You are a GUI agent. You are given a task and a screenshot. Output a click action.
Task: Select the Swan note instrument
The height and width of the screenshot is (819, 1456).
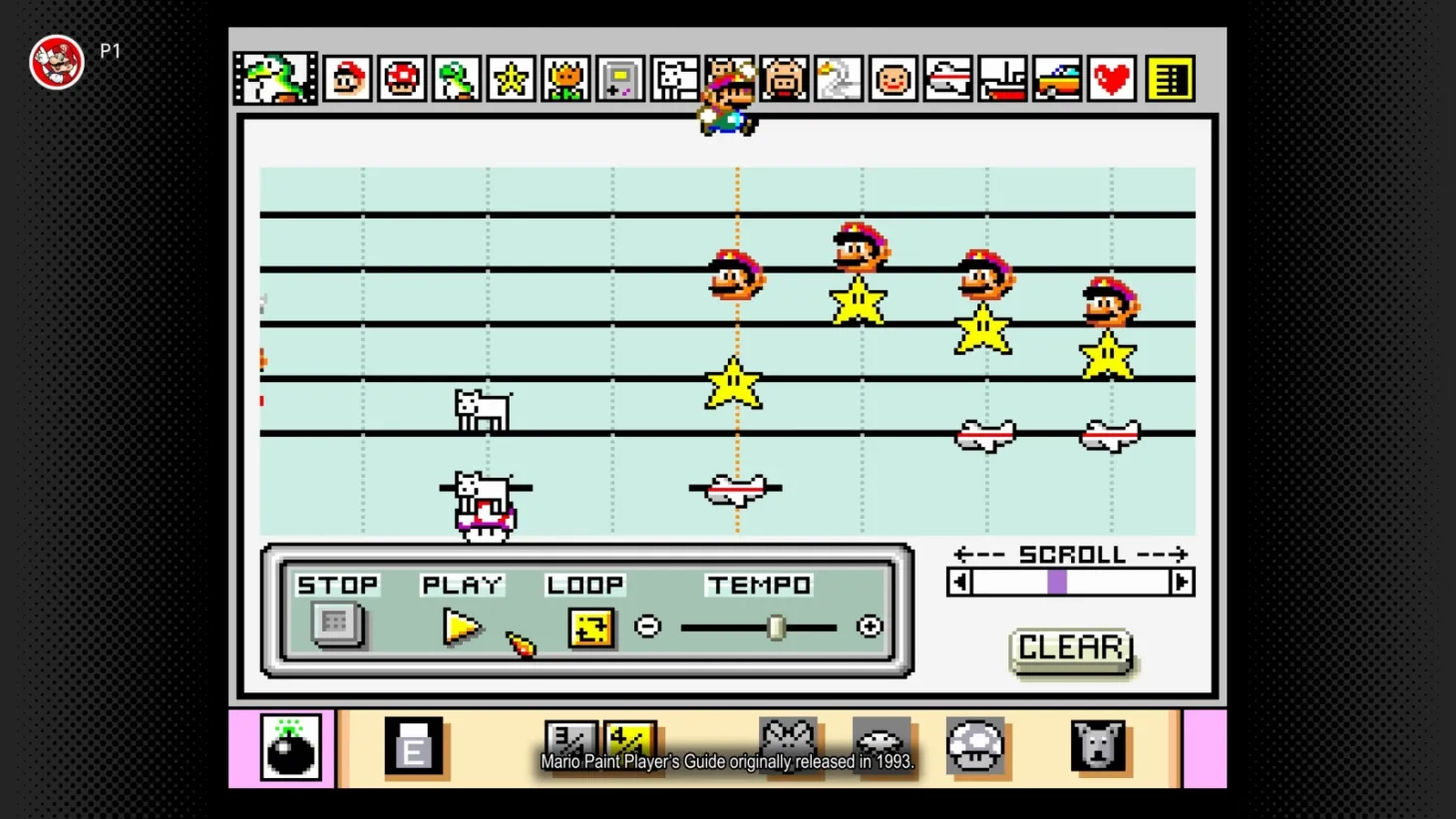click(838, 79)
